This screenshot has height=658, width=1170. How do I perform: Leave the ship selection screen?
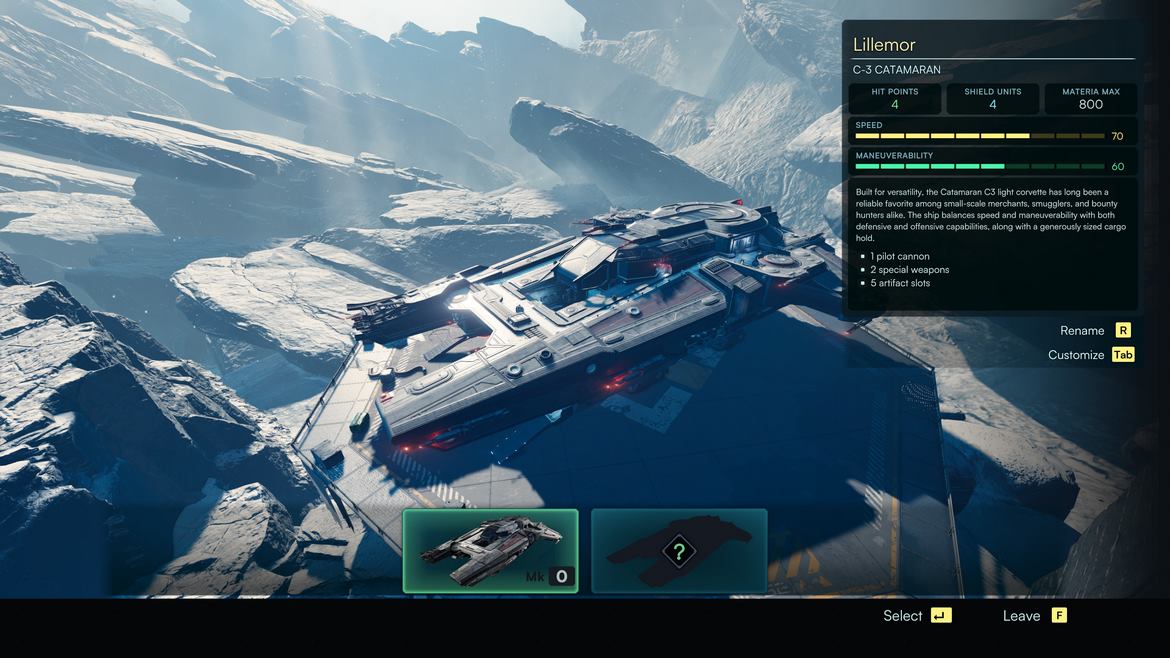click(1034, 616)
